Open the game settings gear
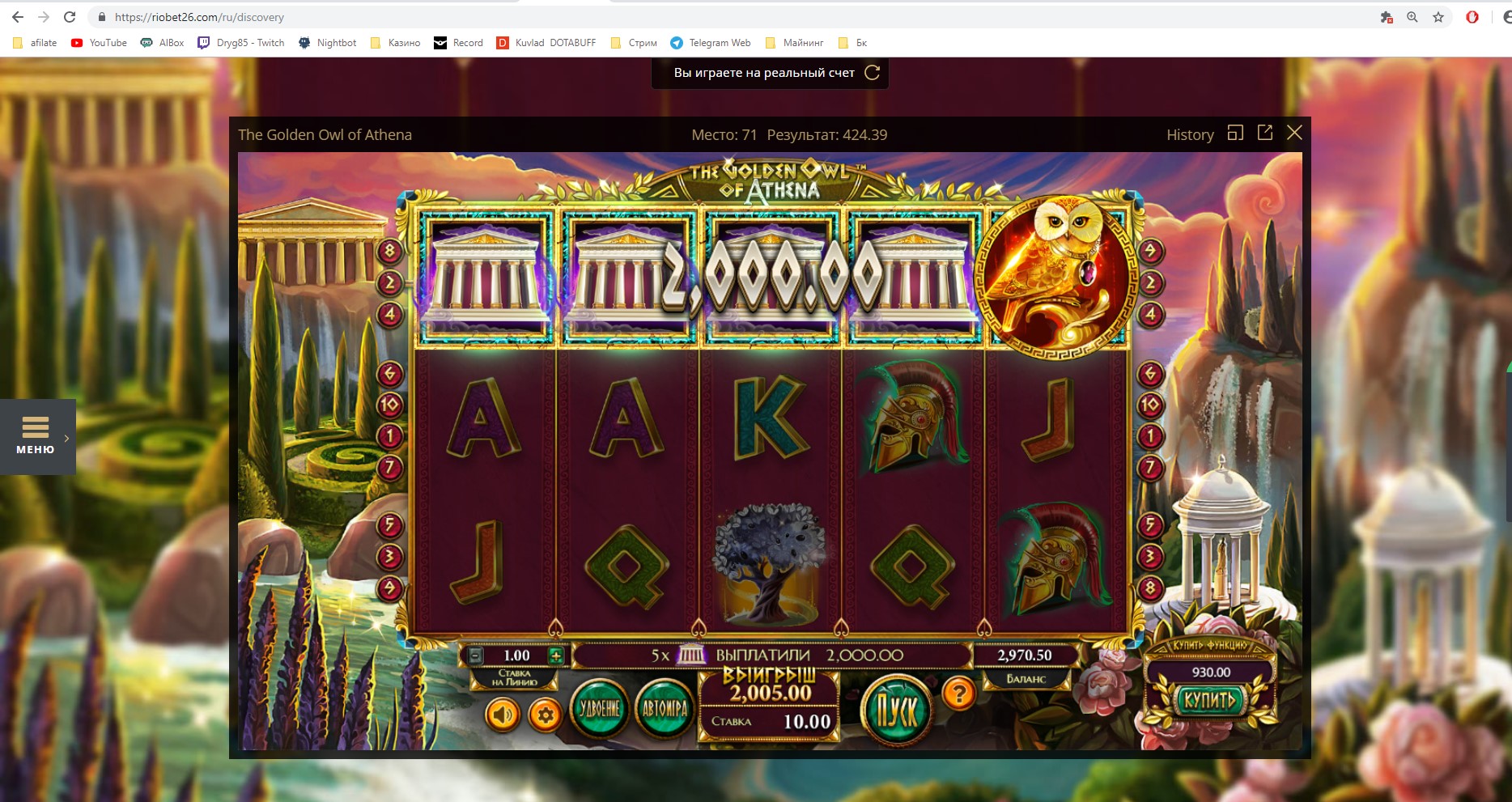Image resolution: width=1512 pixels, height=802 pixels. [546, 715]
